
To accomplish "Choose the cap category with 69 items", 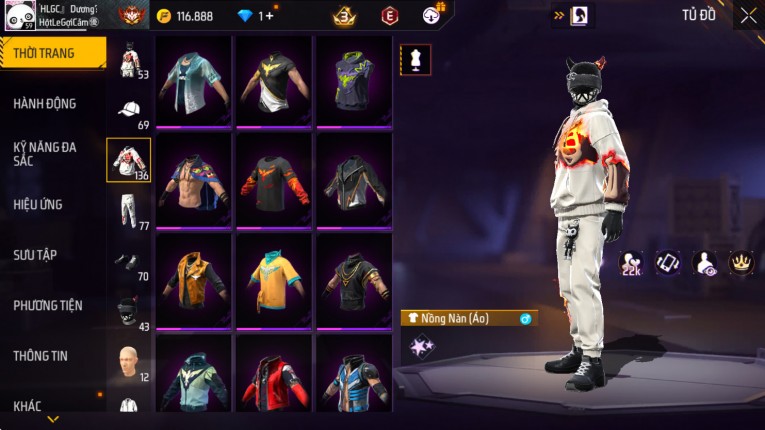I will 129,110.
